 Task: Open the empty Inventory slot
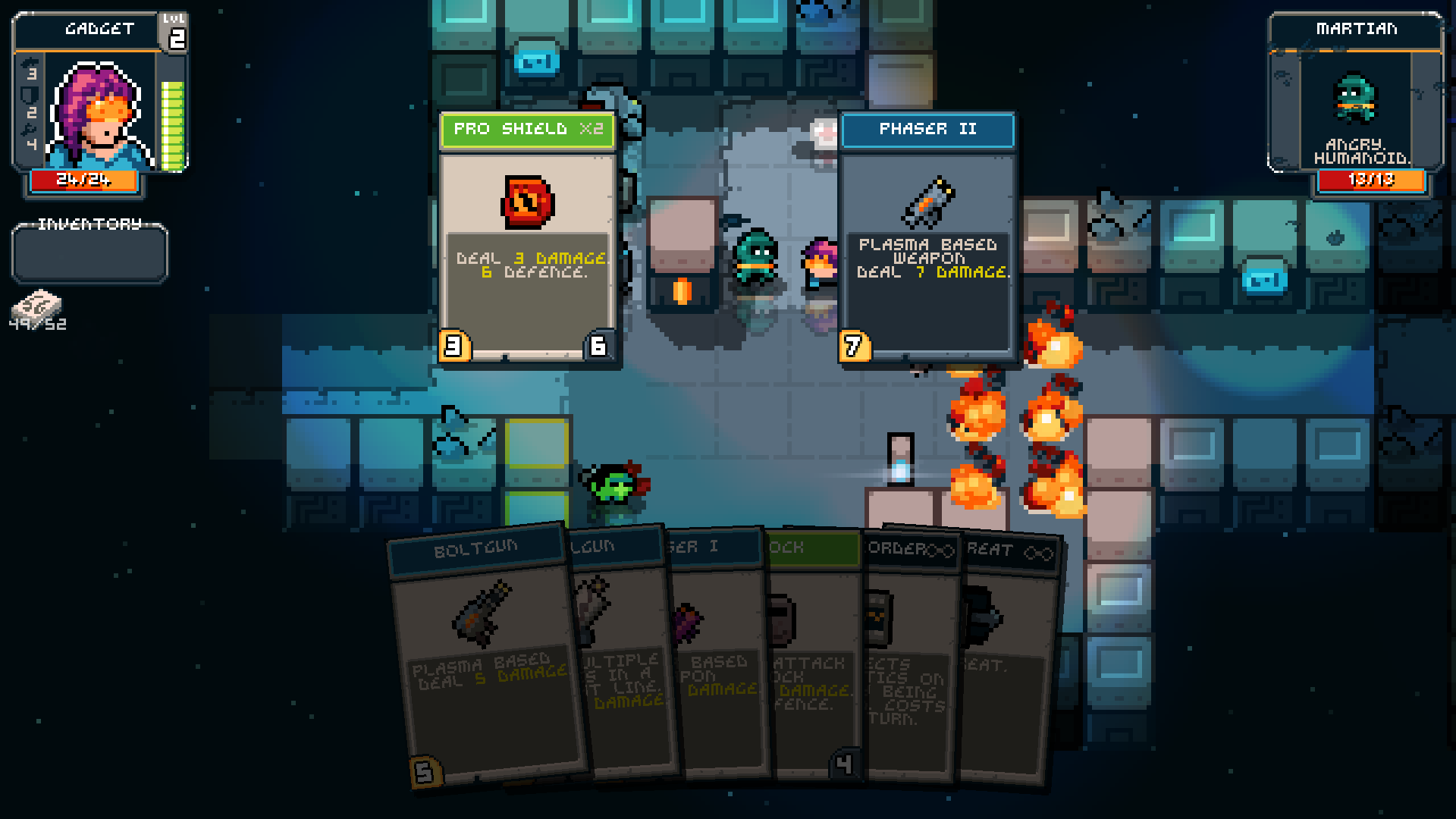coord(89,255)
